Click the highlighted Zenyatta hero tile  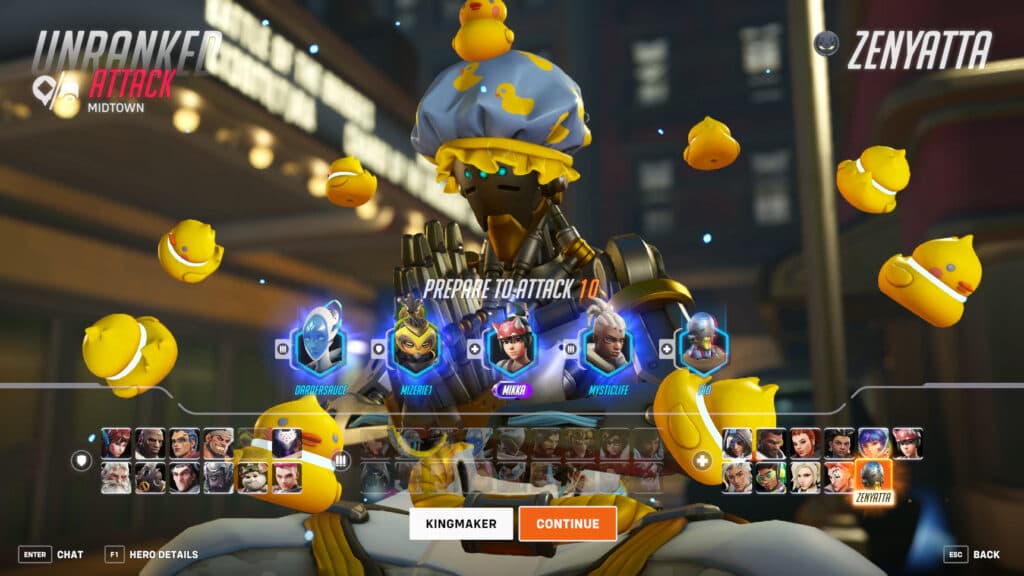pyautogui.click(x=873, y=477)
